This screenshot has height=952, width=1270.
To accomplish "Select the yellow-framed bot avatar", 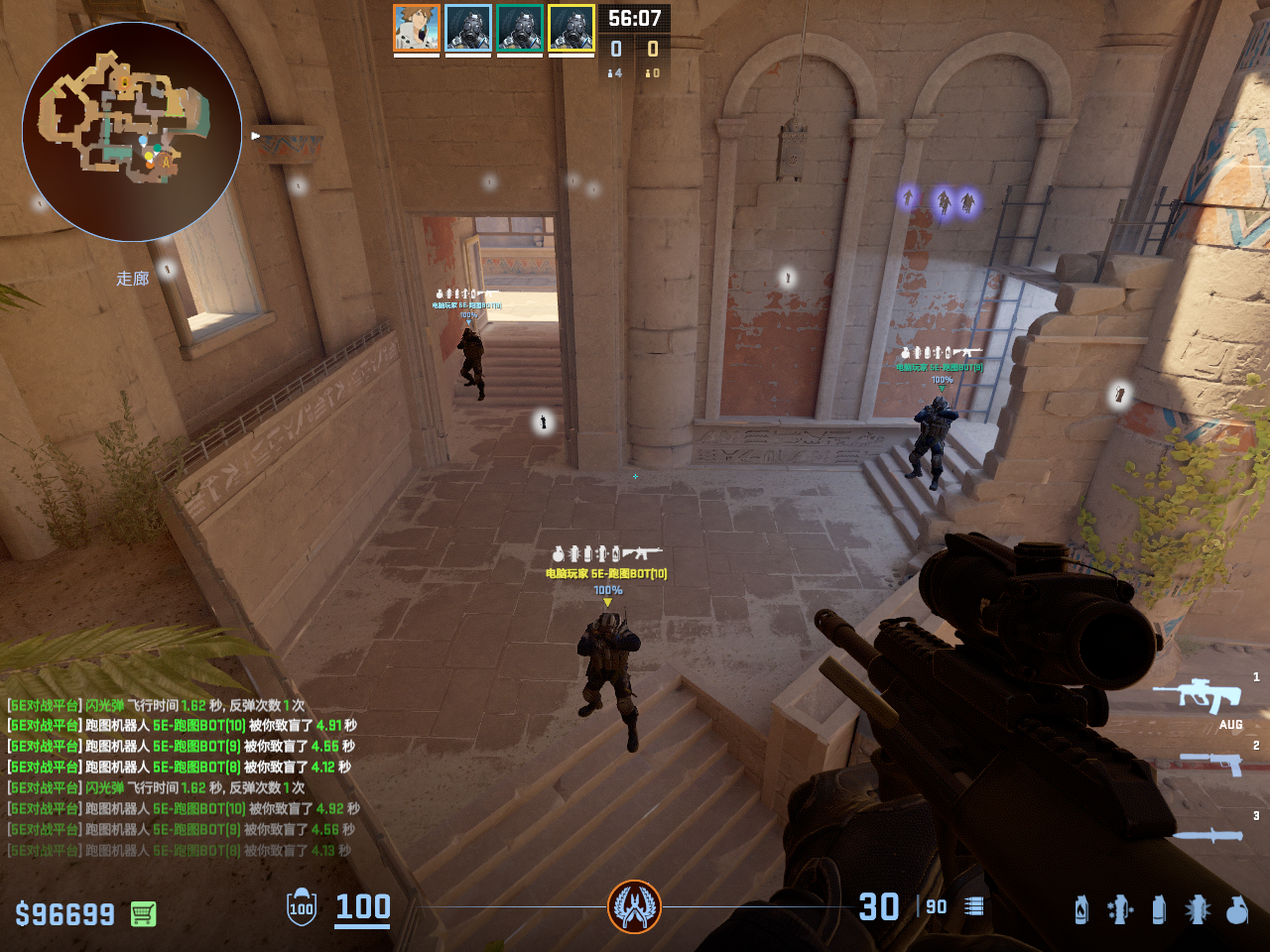I will pyautogui.click(x=571, y=28).
